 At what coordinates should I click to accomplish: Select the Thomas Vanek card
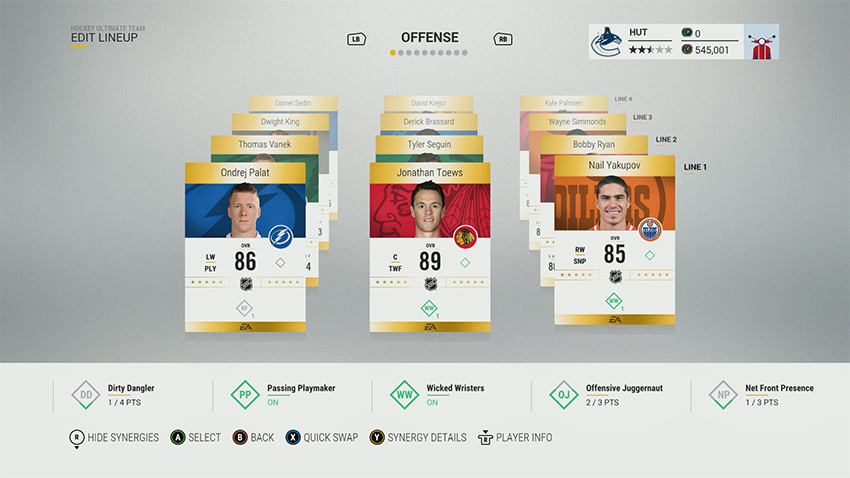click(x=264, y=145)
